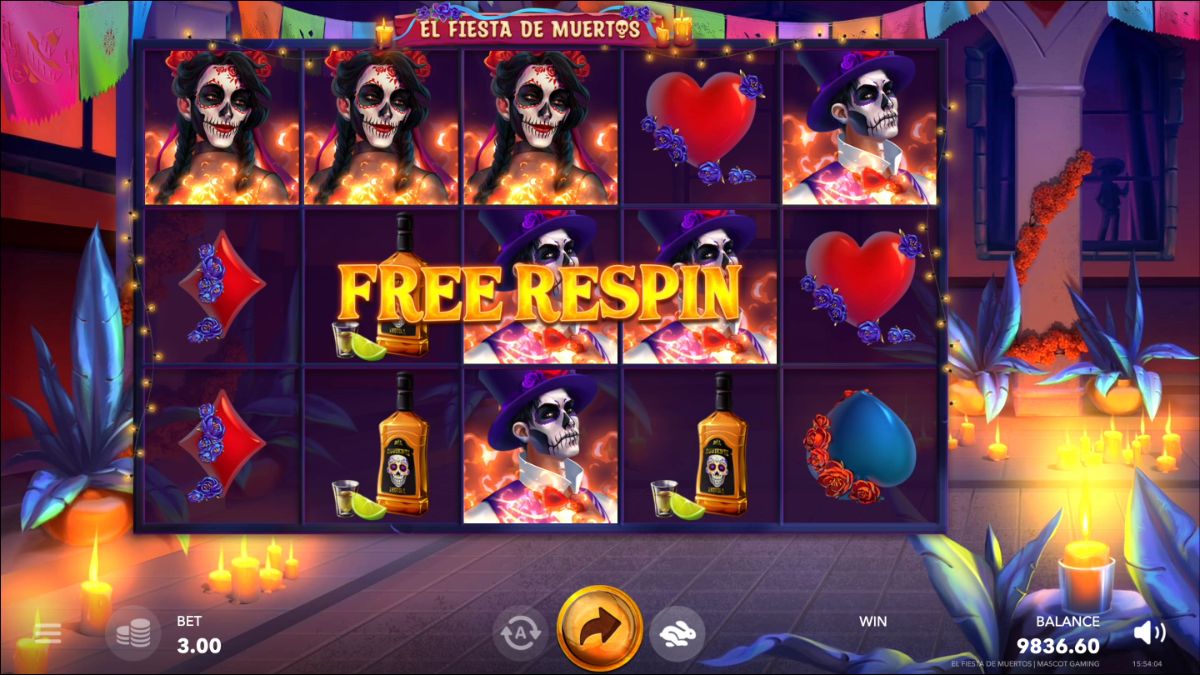Open the hamburger game menu

[x=47, y=633]
